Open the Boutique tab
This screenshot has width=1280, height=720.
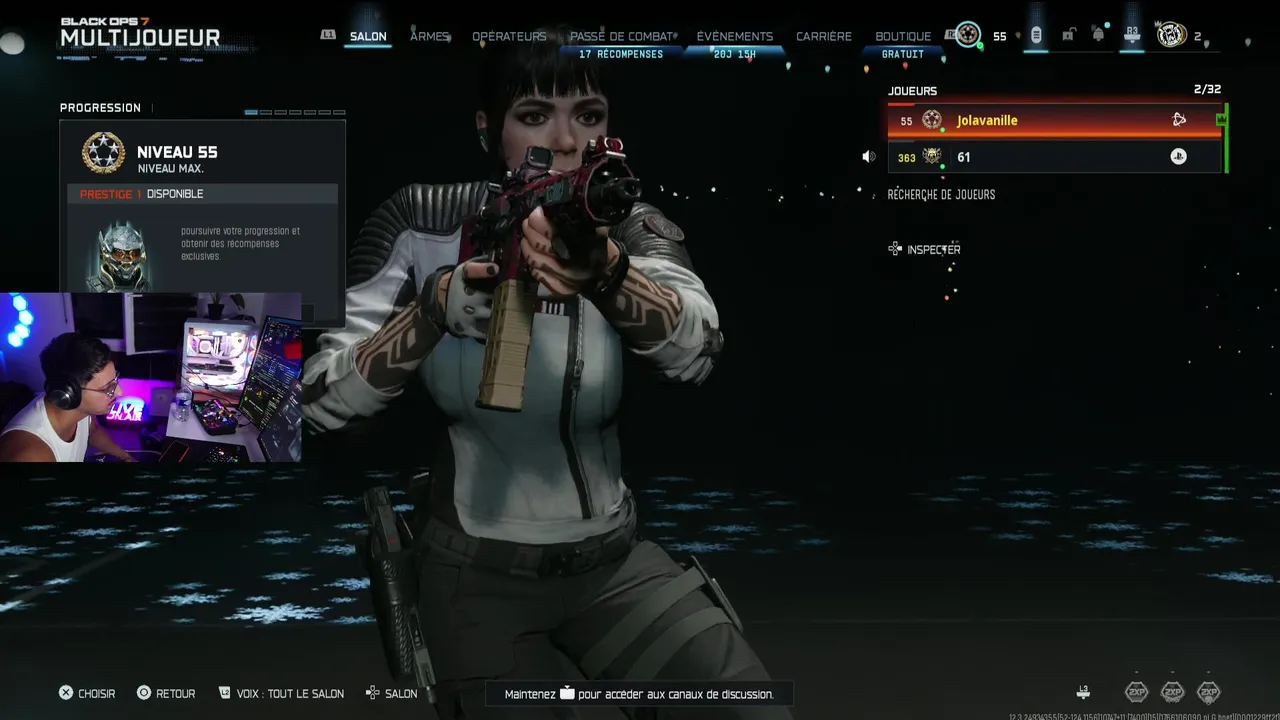[903, 37]
